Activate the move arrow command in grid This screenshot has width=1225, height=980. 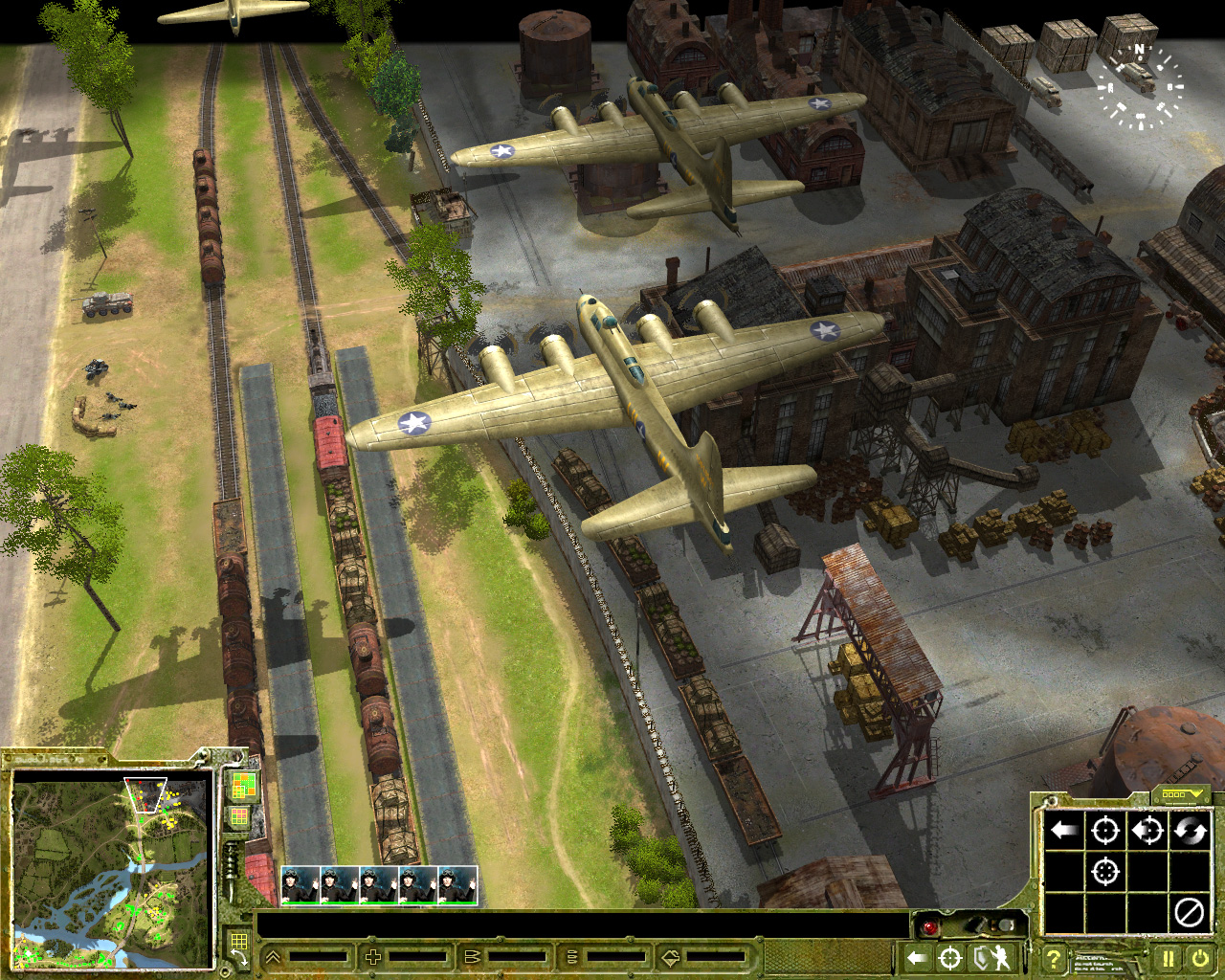1064,830
